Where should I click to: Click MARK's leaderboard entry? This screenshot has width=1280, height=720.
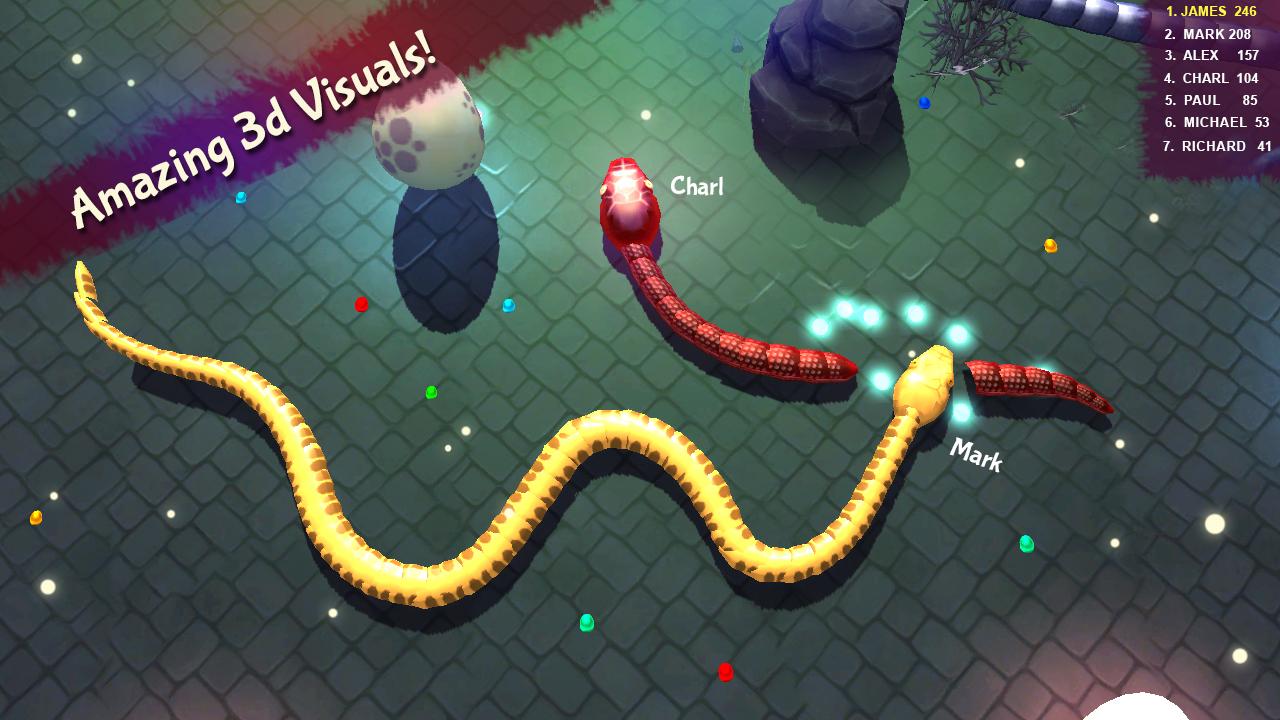pyautogui.click(x=1206, y=34)
